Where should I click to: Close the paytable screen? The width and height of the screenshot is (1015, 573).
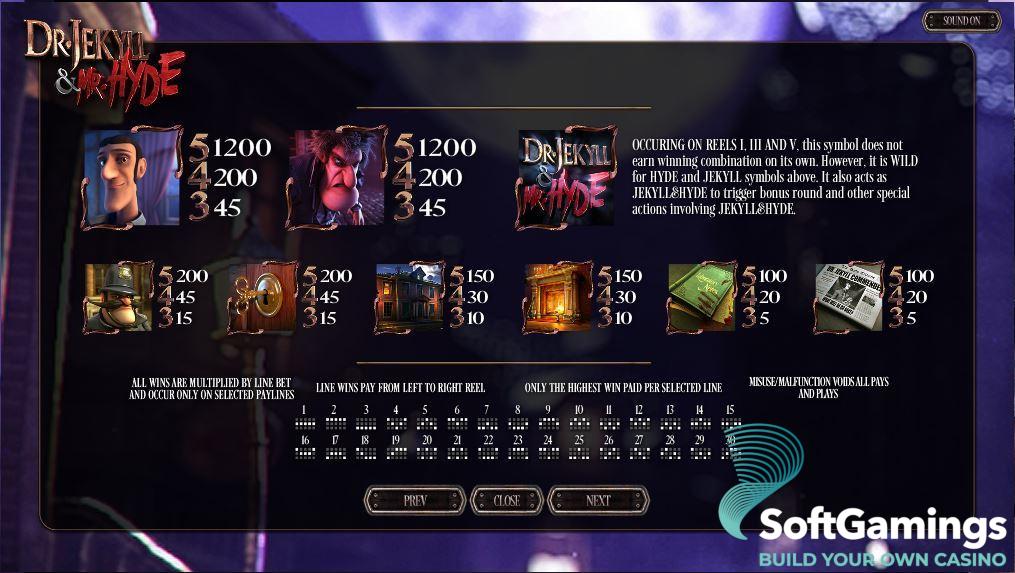click(506, 500)
